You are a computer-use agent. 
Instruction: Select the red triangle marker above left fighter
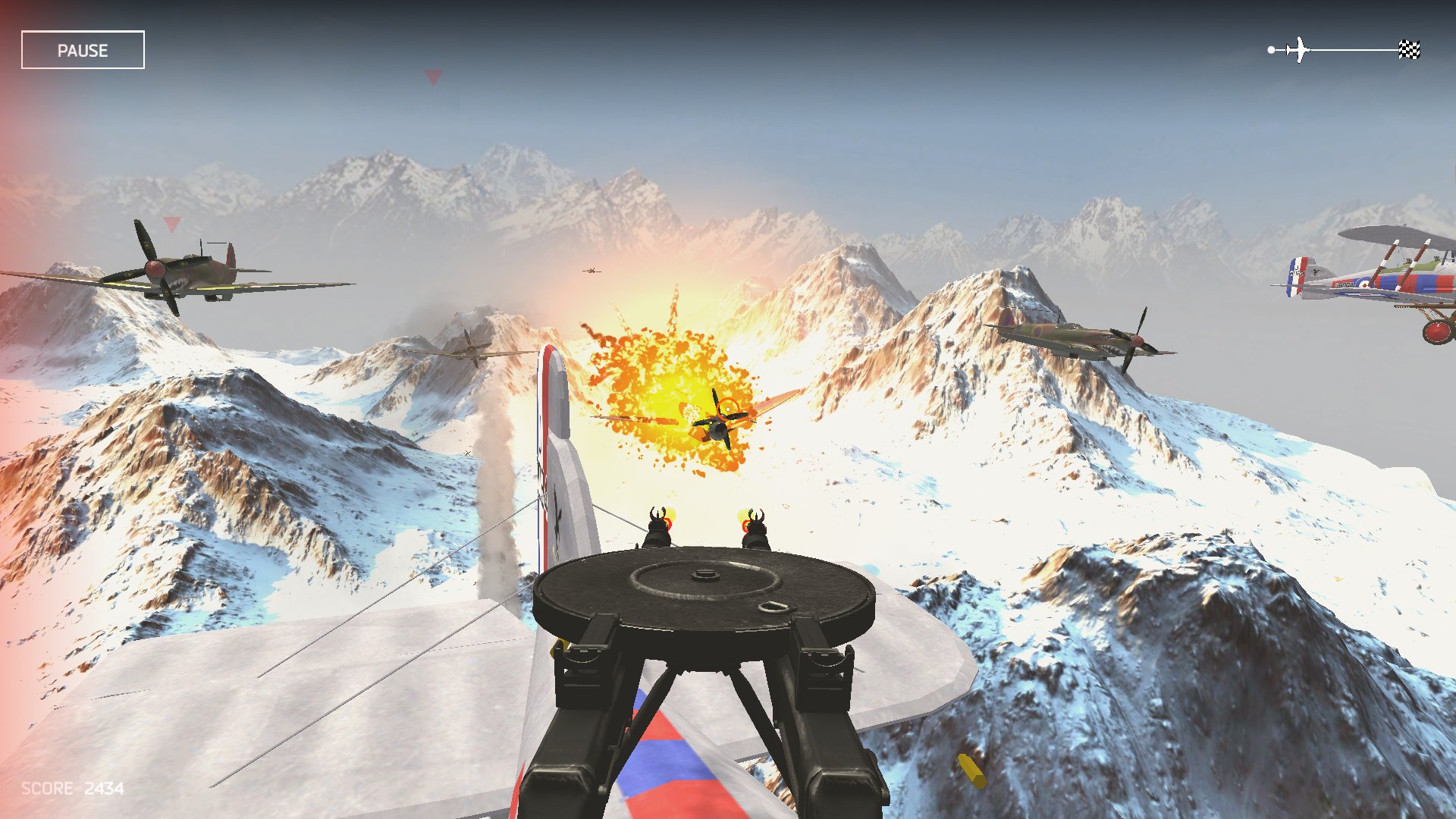(172, 224)
